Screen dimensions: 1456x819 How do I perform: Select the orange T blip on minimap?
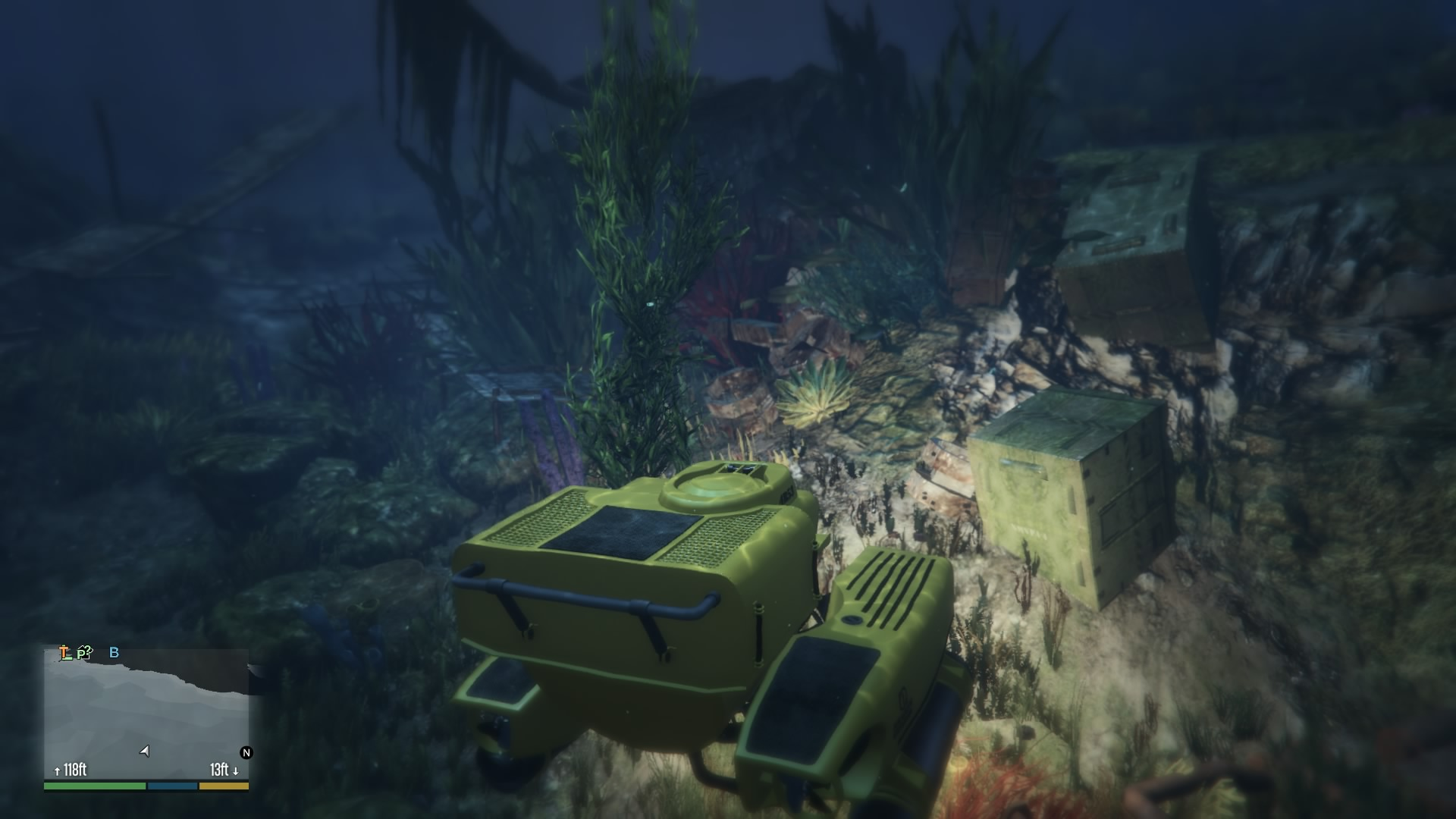pyautogui.click(x=65, y=652)
